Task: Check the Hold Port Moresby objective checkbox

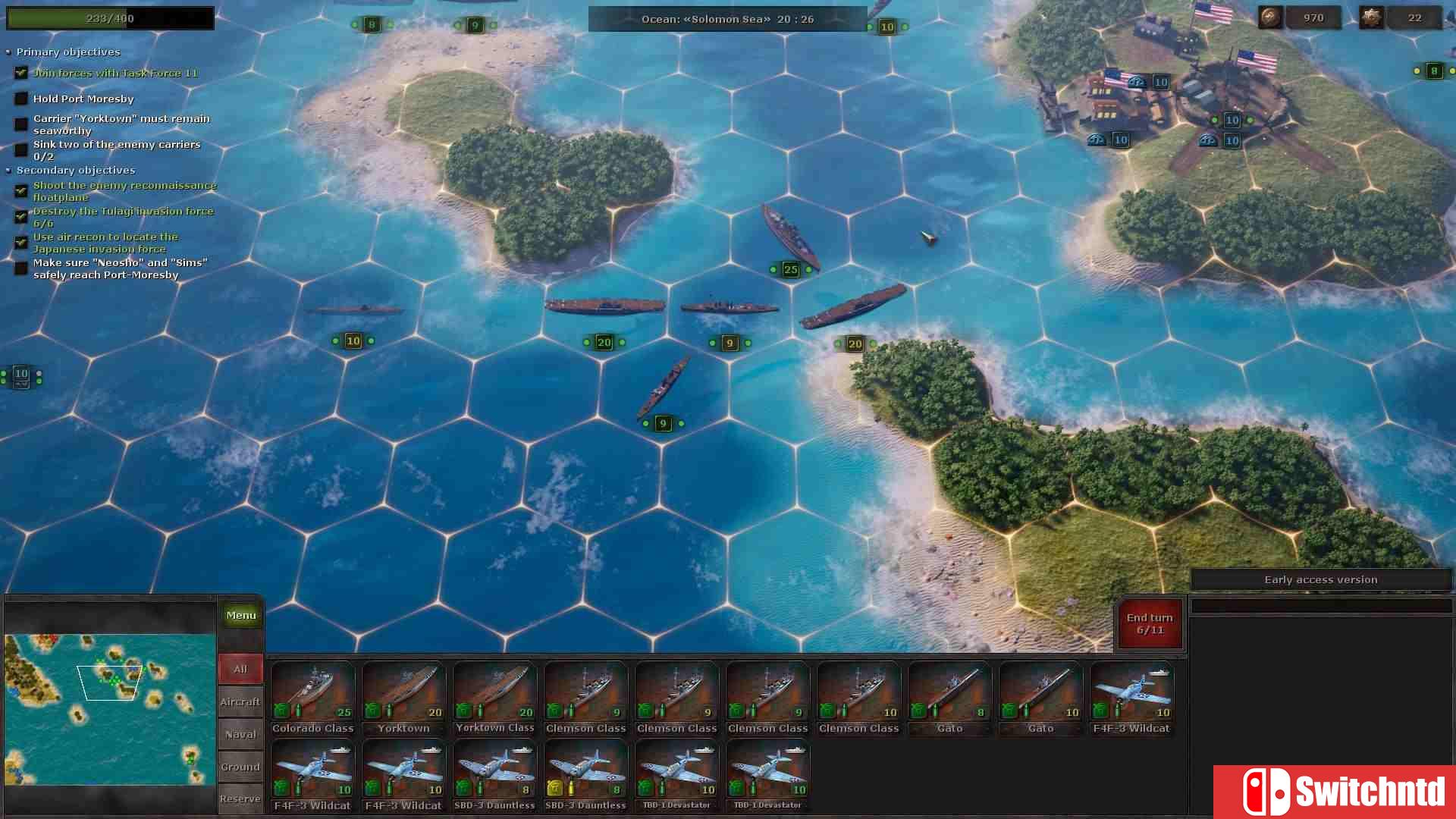Action: 20,98
